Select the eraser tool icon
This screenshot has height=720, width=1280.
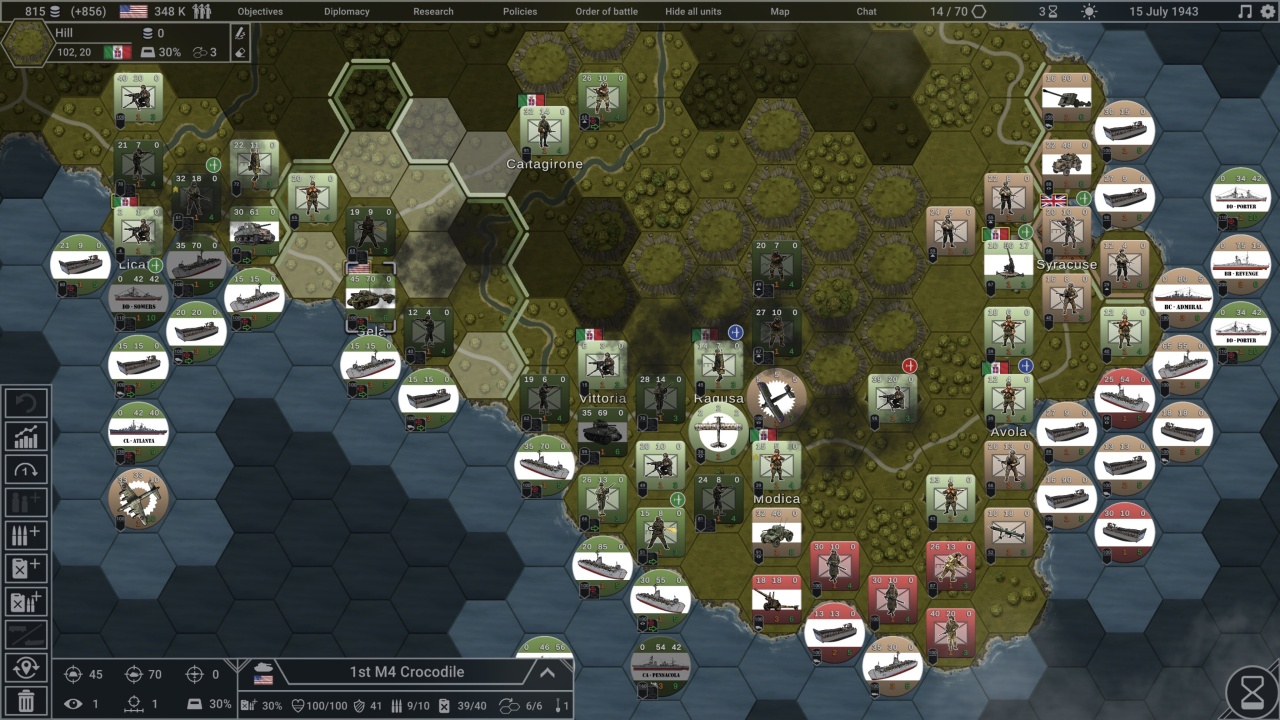coord(239,51)
